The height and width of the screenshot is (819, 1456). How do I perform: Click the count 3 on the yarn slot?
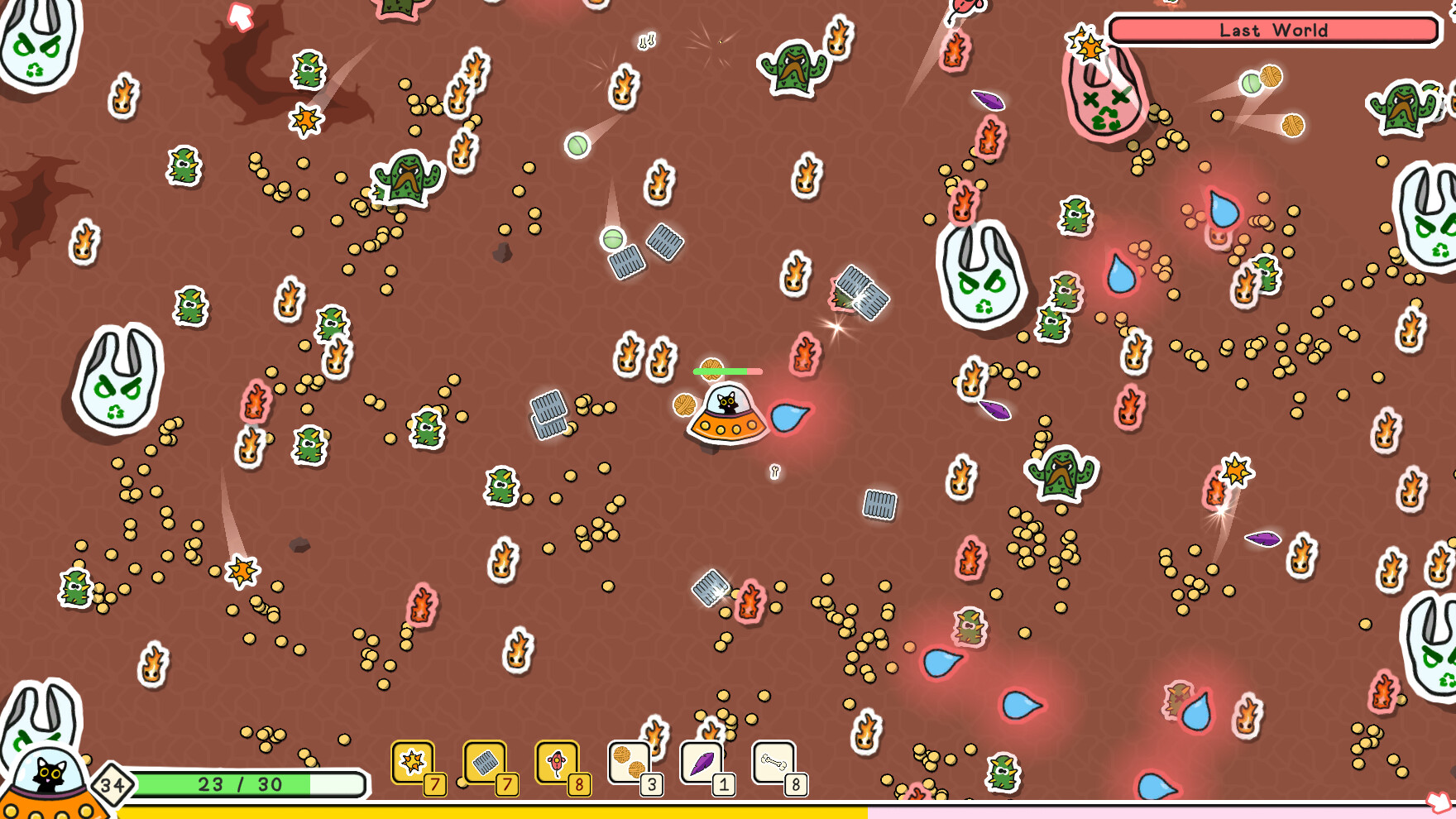coord(651,785)
